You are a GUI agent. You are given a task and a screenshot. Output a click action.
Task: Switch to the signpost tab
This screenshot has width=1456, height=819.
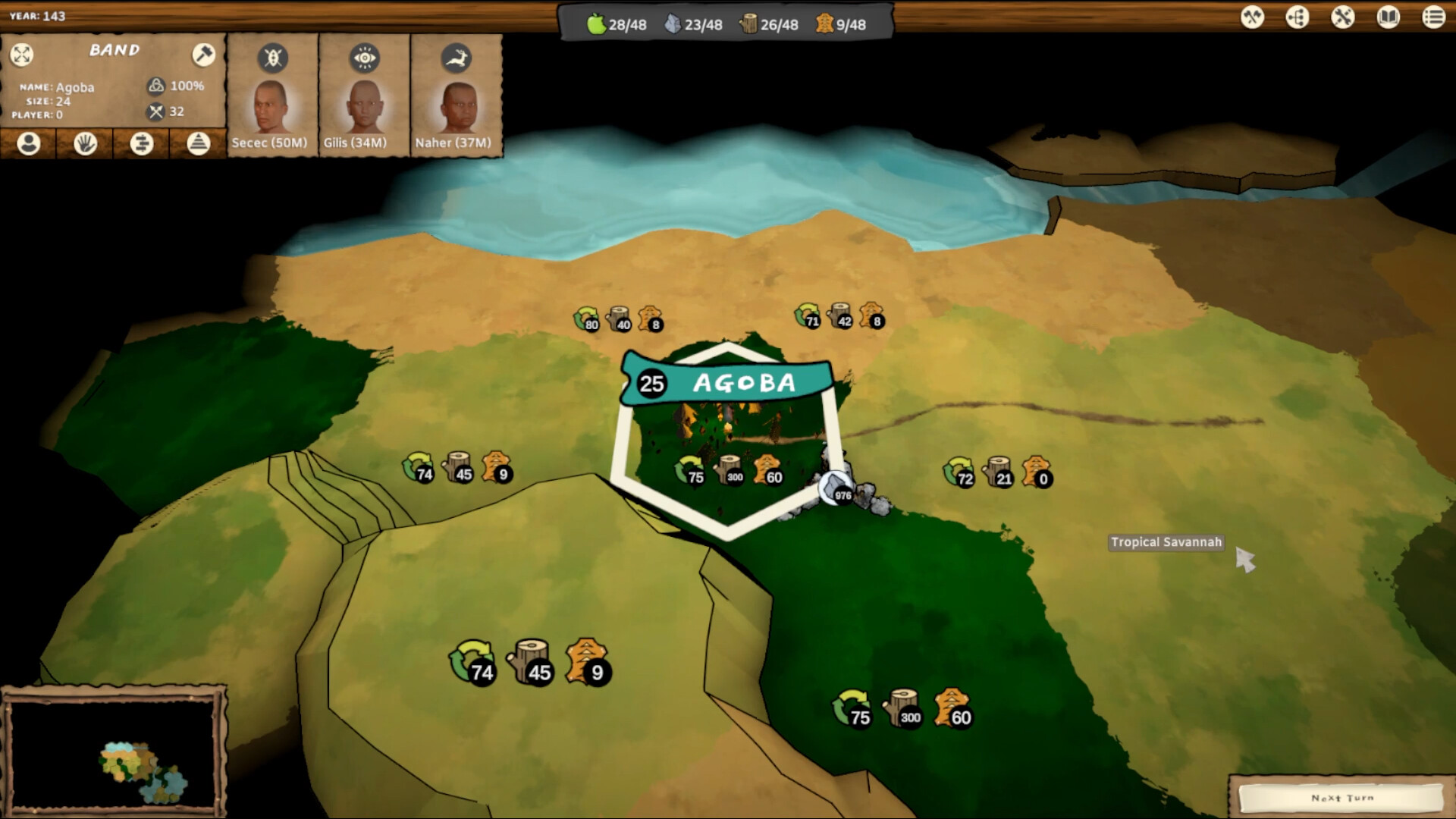tap(142, 143)
